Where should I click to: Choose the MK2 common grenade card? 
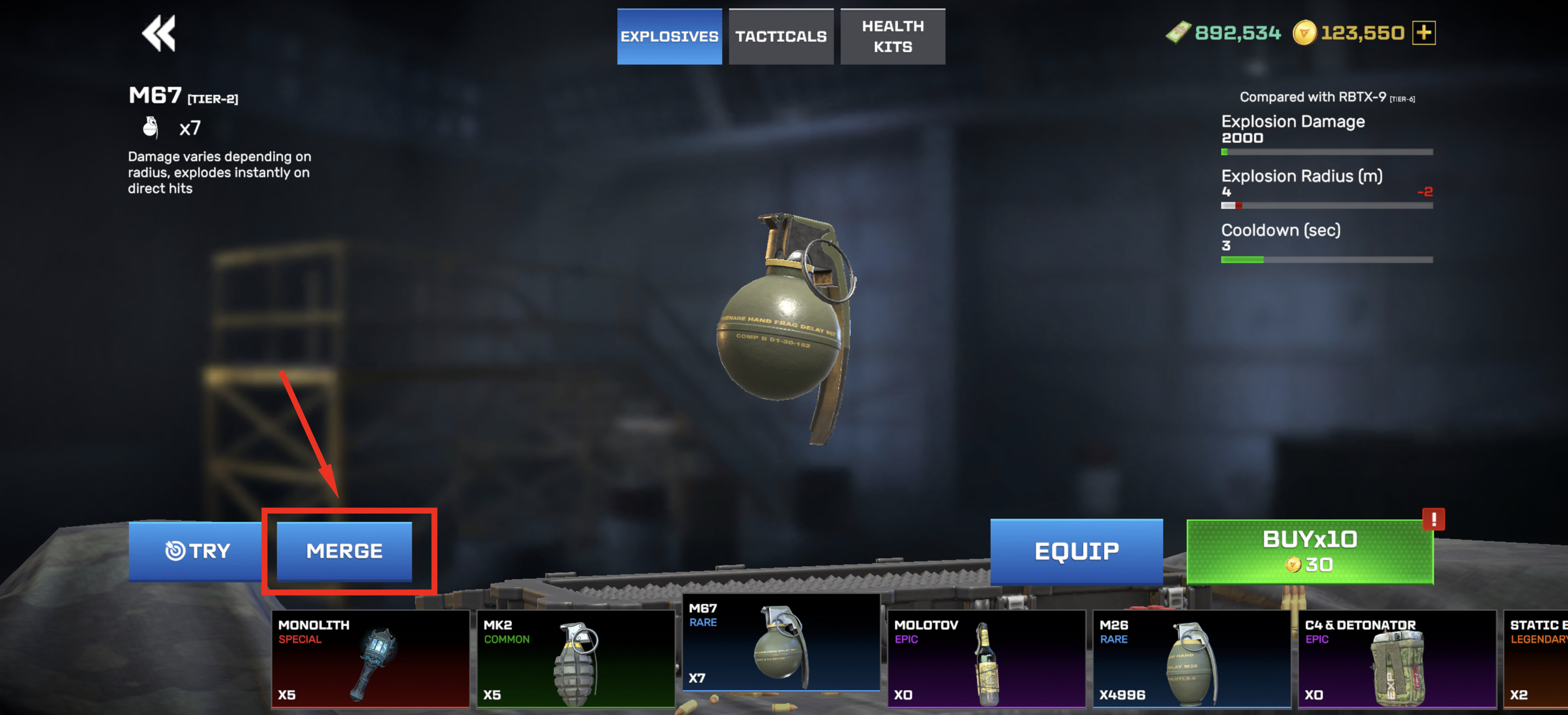coord(575,658)
